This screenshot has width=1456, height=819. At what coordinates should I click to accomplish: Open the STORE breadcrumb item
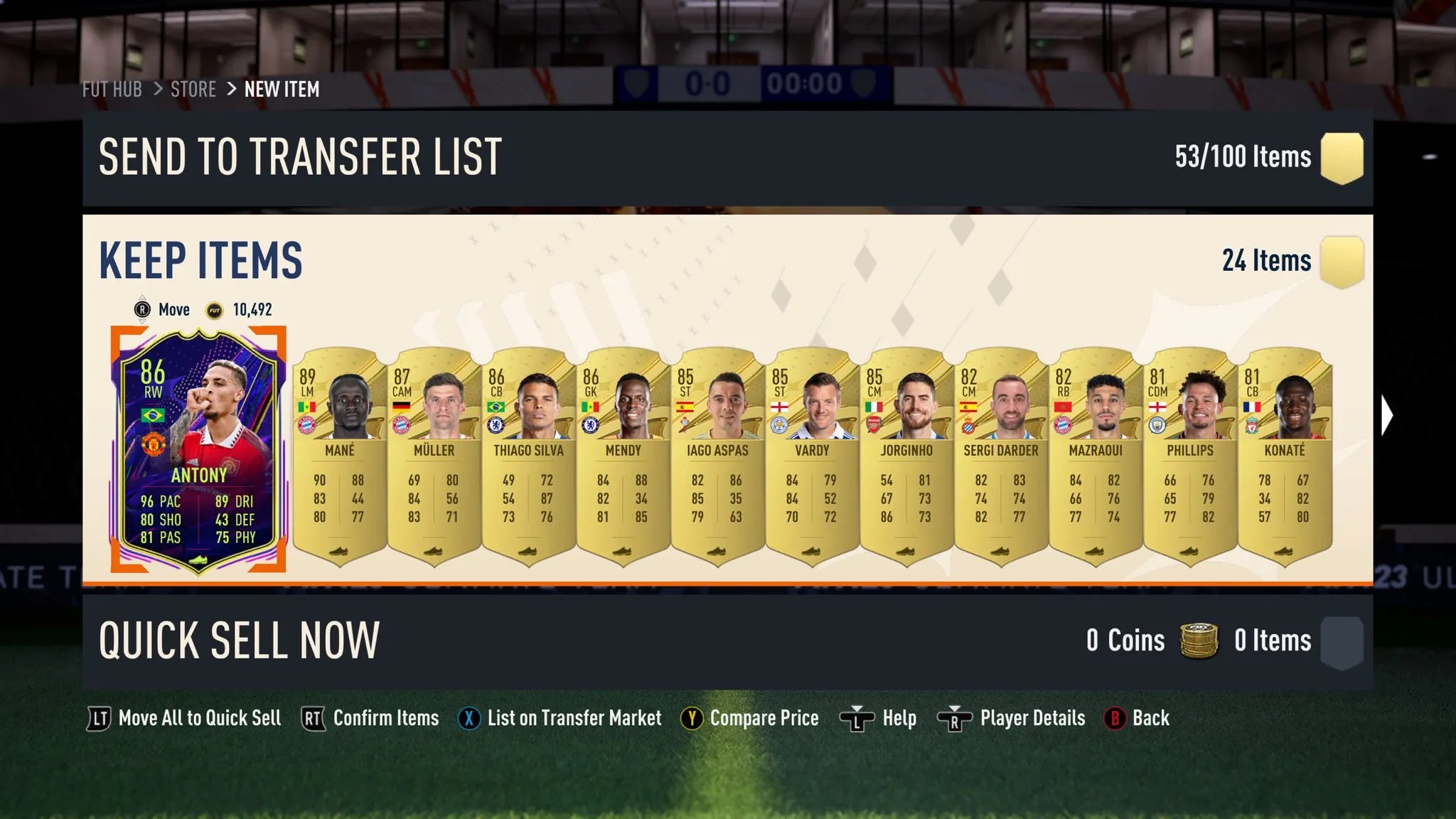(x=193, y=90)
